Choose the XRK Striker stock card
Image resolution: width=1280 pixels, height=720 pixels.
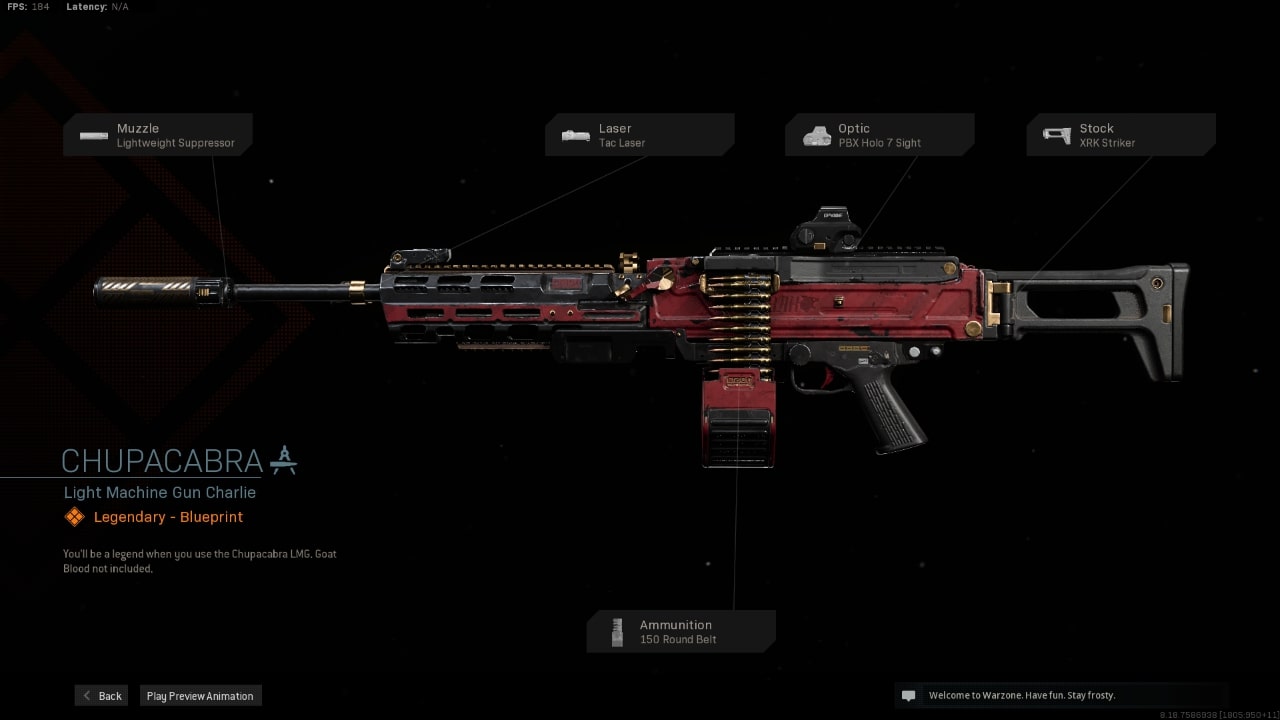pos(1120,134)
